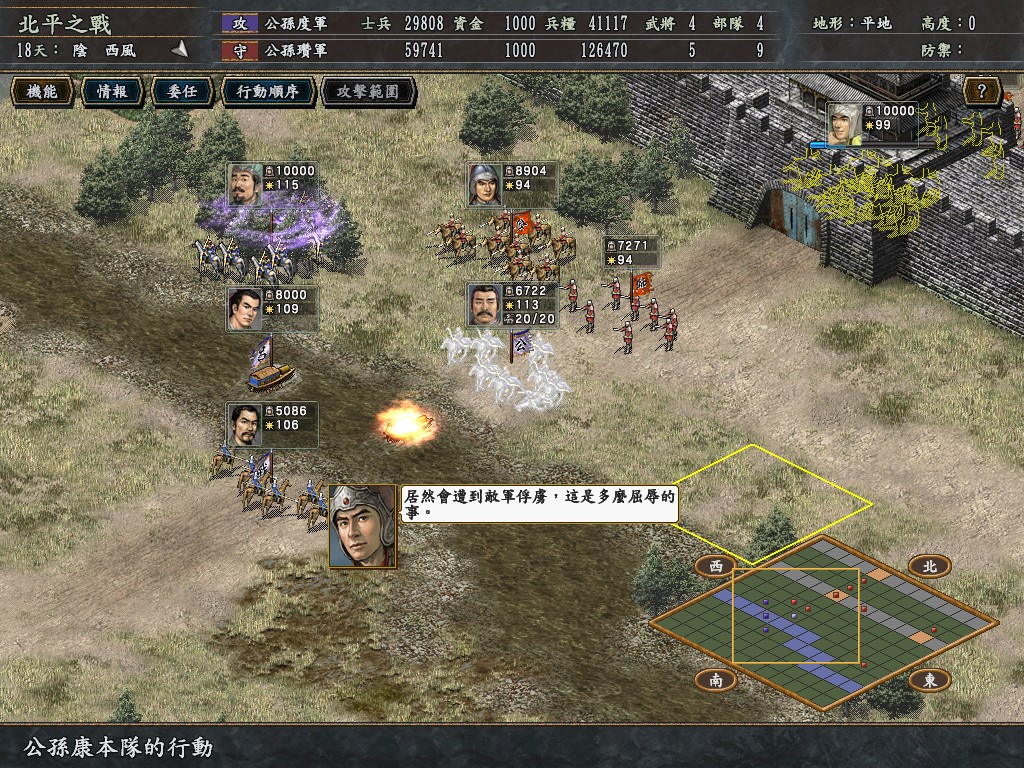View the 行動順序 action order
1024x768 pixels.
(x=267, y=92)
